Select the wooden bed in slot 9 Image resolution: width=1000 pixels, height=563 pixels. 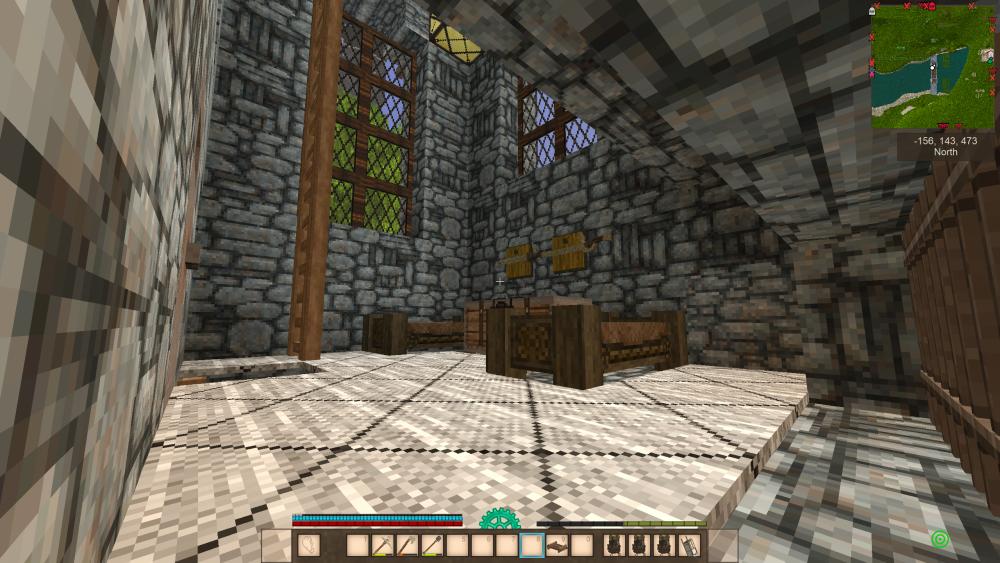coord(558,546)
